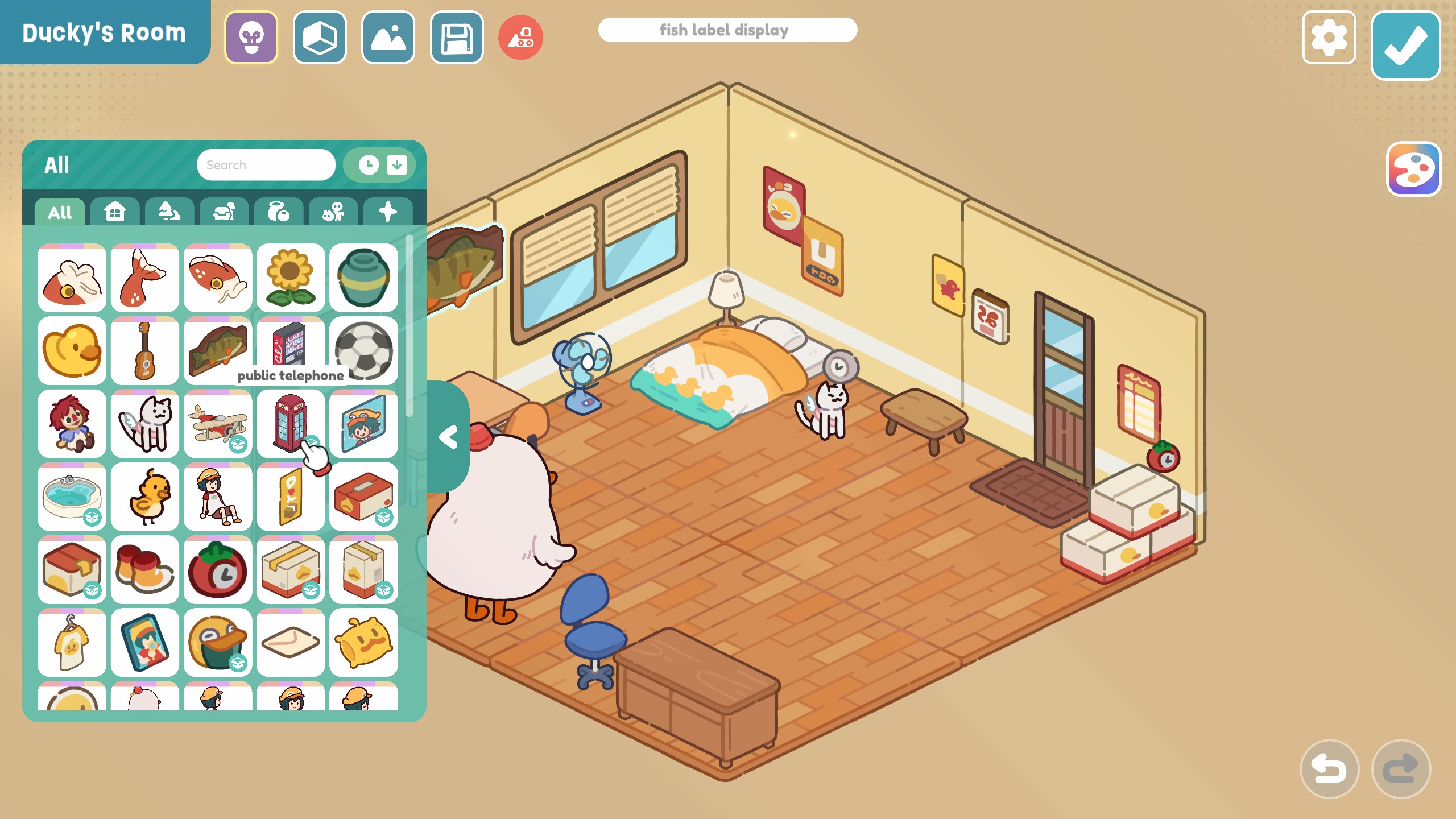Select the public telephone booth item
Viewport: 1456px width, 819px height.
(290, 423)
